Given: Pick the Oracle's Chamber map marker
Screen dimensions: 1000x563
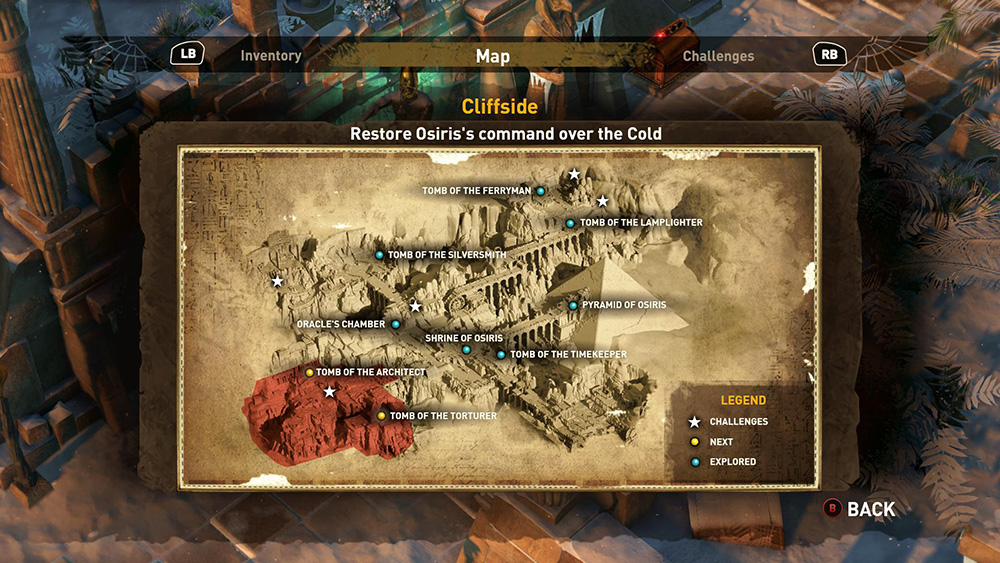Looking at the screenshot, I should tap(396, 324).
